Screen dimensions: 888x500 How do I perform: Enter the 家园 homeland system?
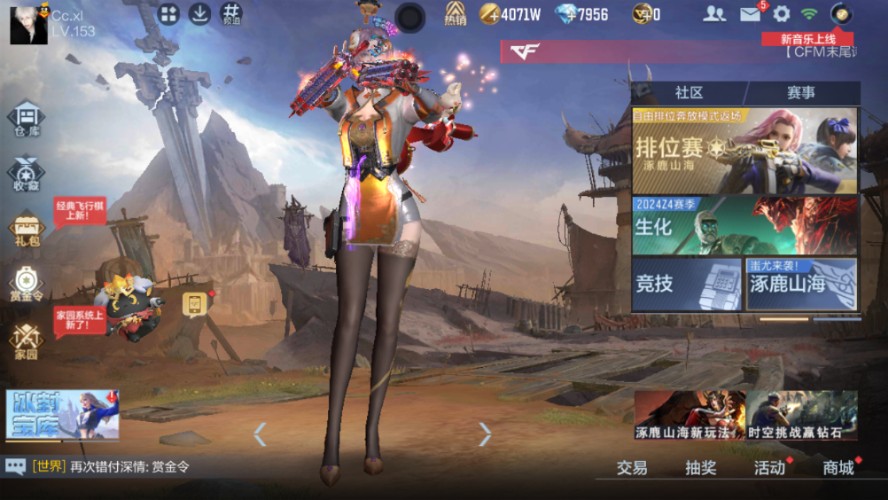(26, 340)
